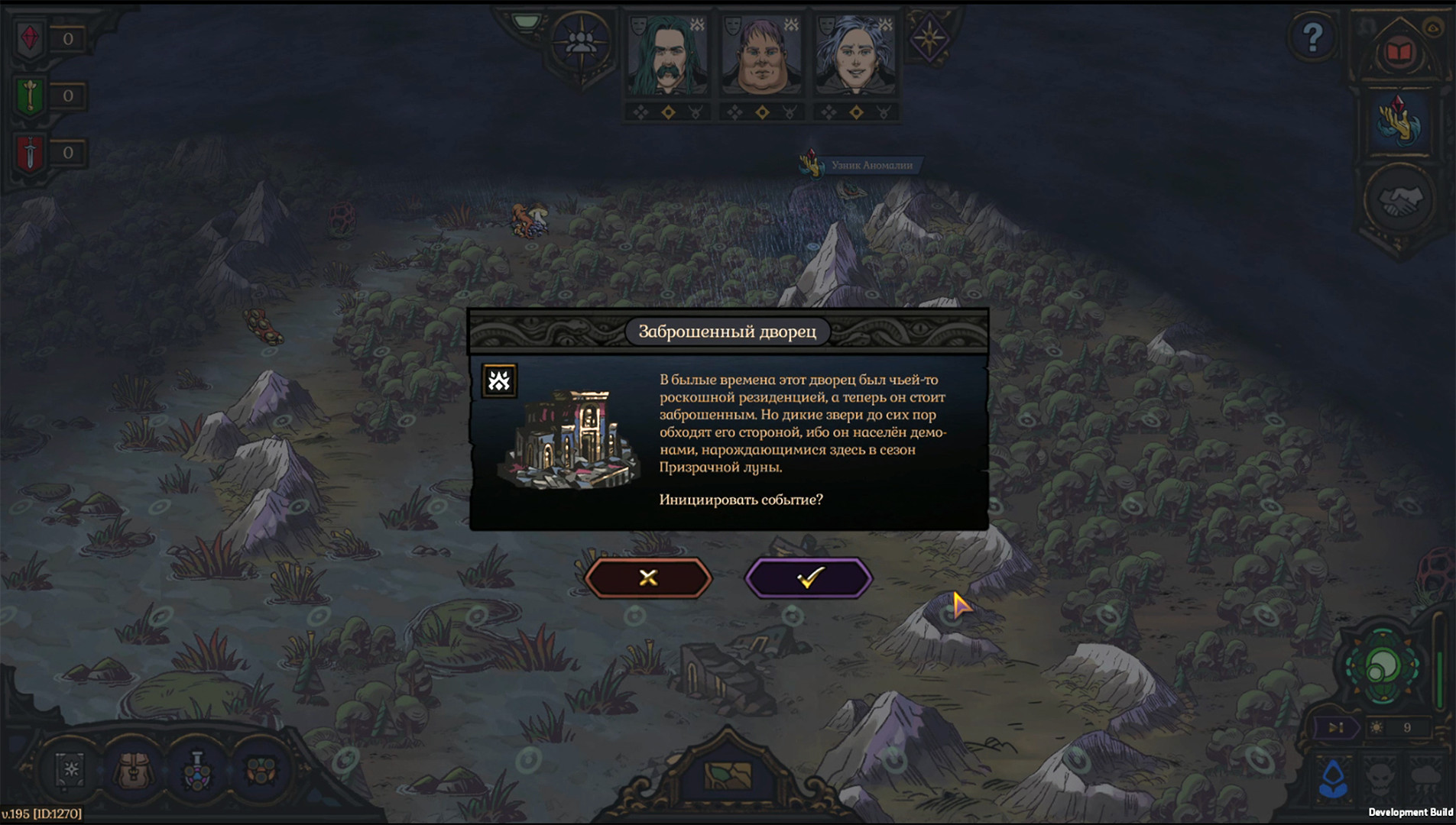Click the party group compass icon

(x=581, y=43)
